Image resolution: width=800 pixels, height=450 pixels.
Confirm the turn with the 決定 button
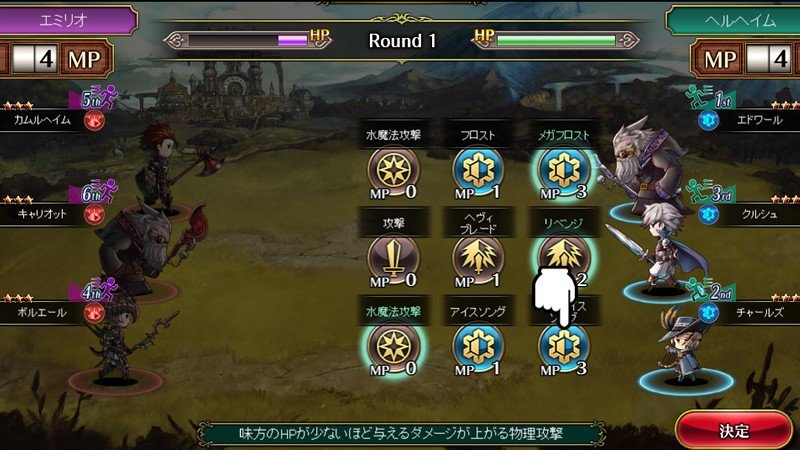click(734, 429)
